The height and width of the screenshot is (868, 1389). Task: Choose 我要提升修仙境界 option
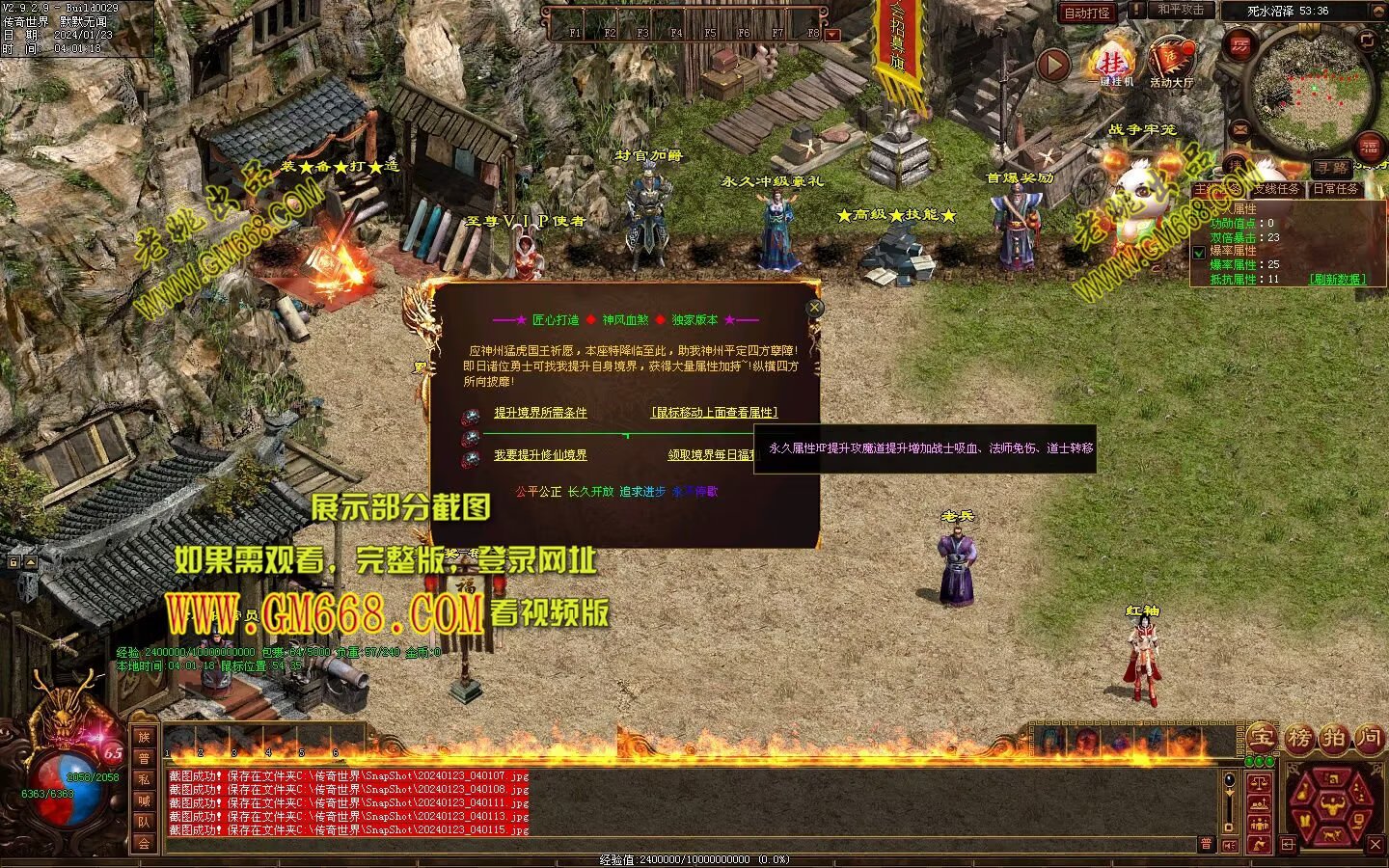click(540, 455)
